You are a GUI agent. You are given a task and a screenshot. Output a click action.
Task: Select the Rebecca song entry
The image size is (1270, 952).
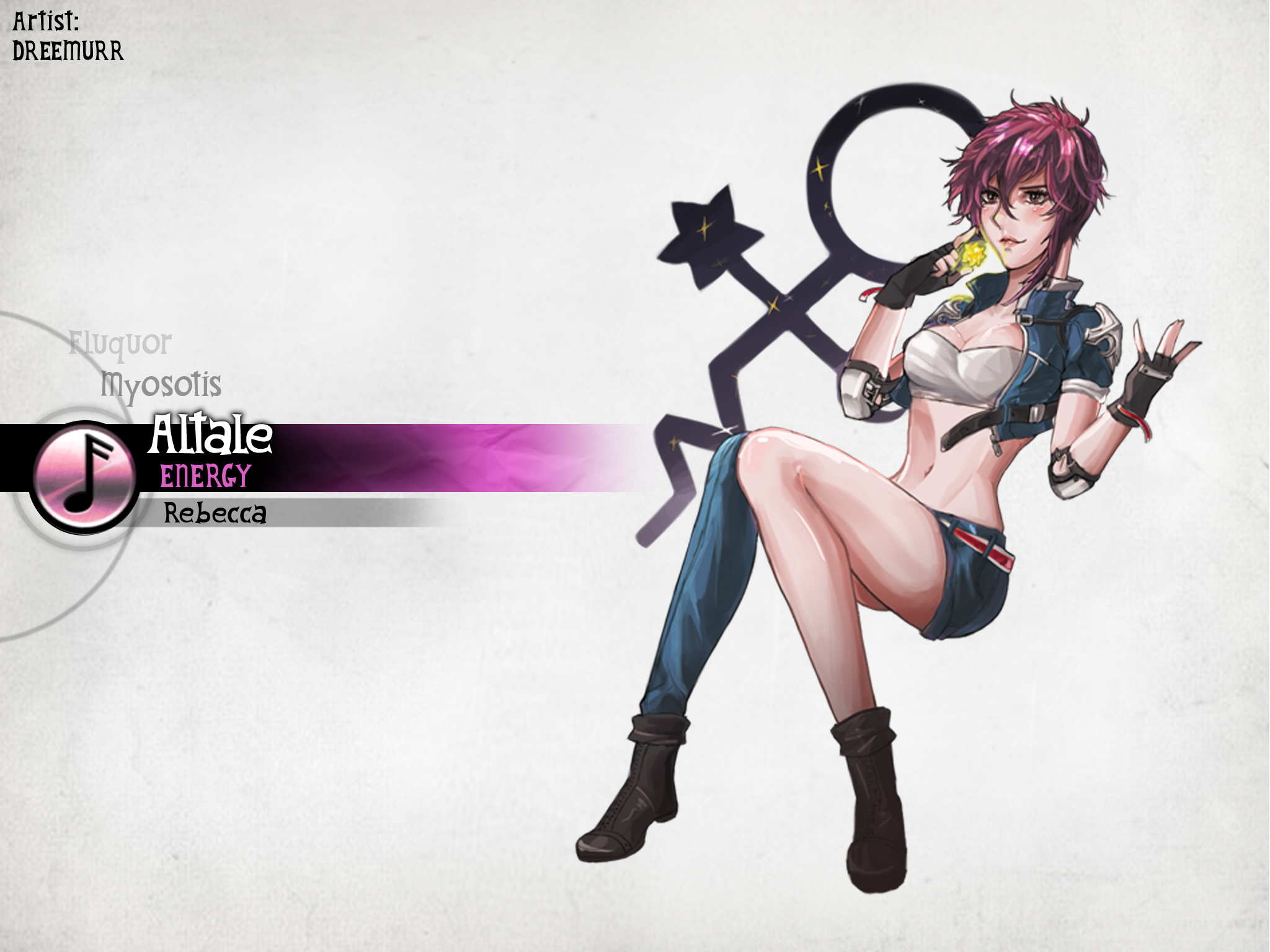point(215,514)
